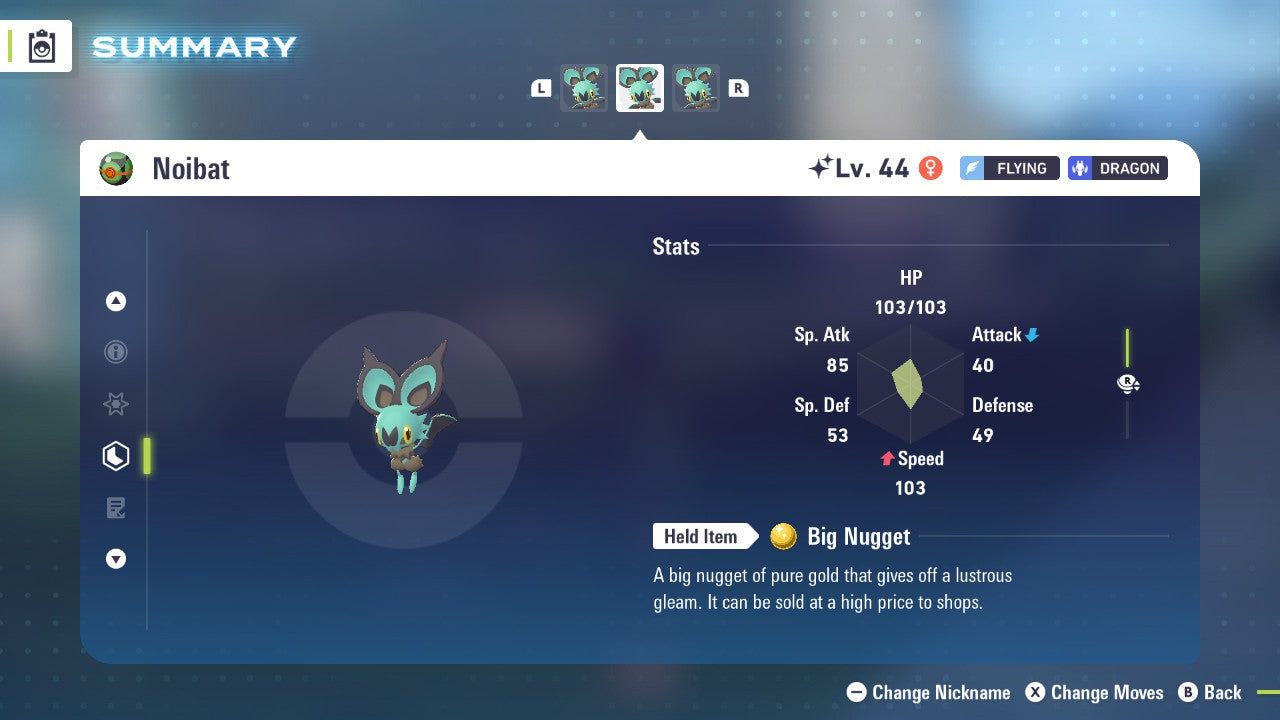Image resolution: width=1280 pixels, height=720 pixels.
Task: Click the Back button
Action: [x=1211, y=692]
